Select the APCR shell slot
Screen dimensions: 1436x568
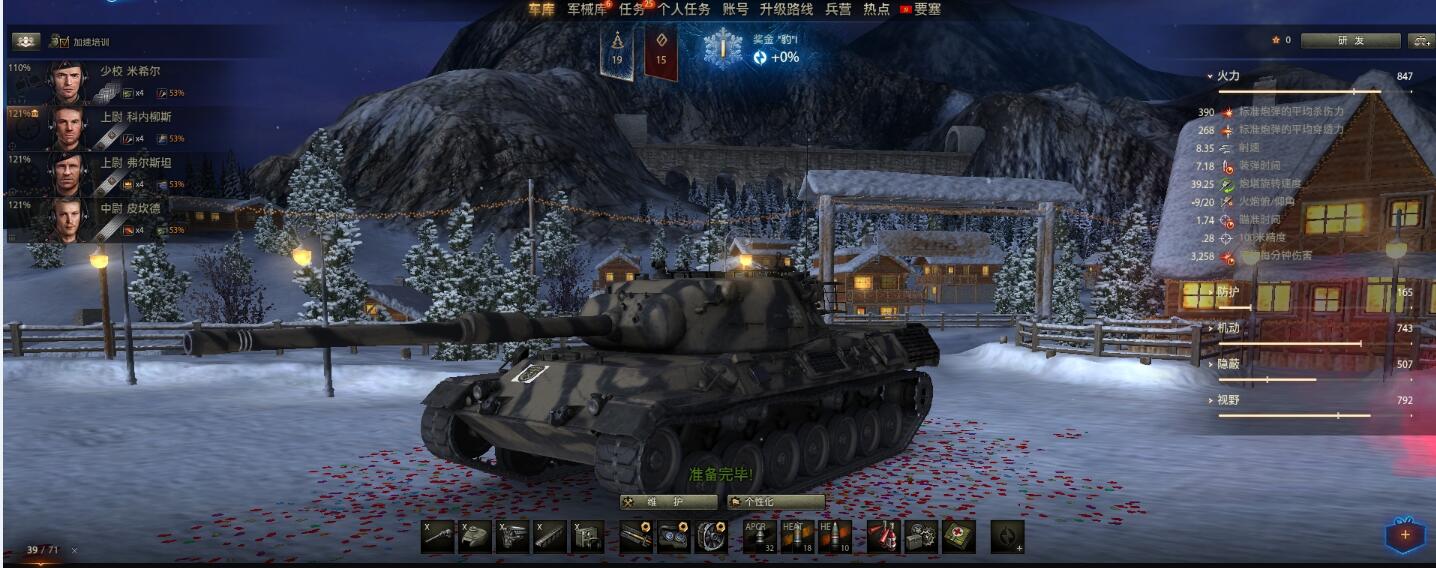click(x=760, y=537)
